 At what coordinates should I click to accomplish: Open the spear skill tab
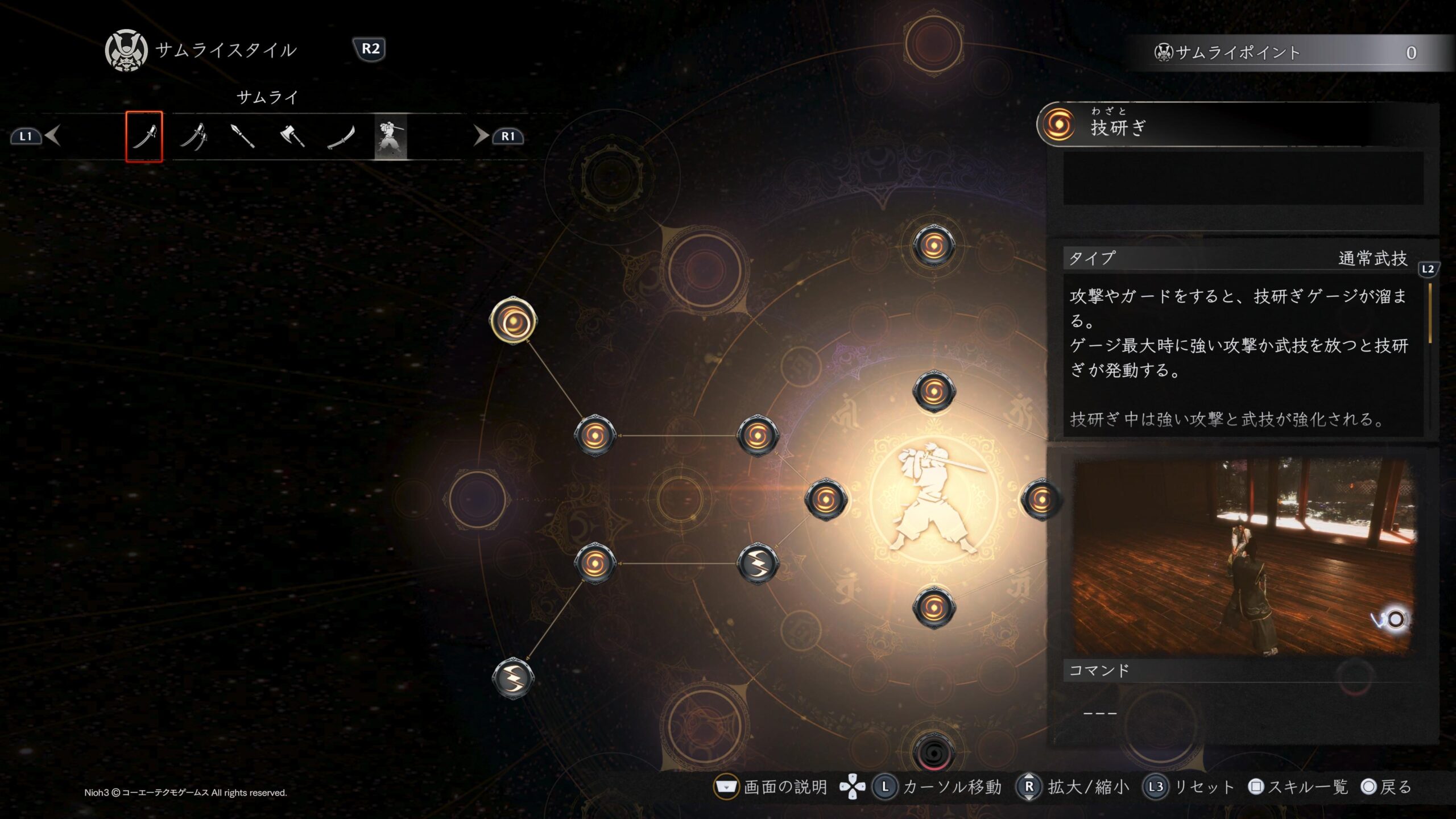[243, 136]
